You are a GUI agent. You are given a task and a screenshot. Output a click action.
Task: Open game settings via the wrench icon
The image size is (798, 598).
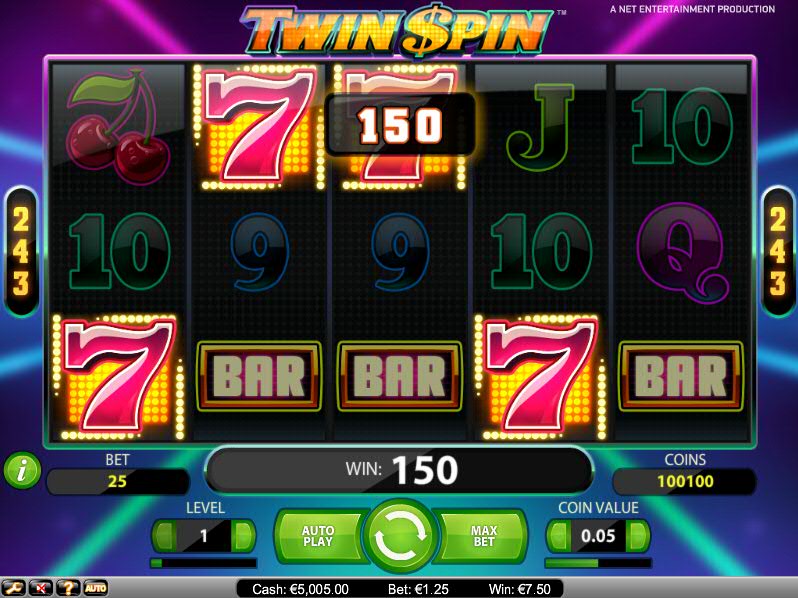pyautogui.click(x=15, y=588)
